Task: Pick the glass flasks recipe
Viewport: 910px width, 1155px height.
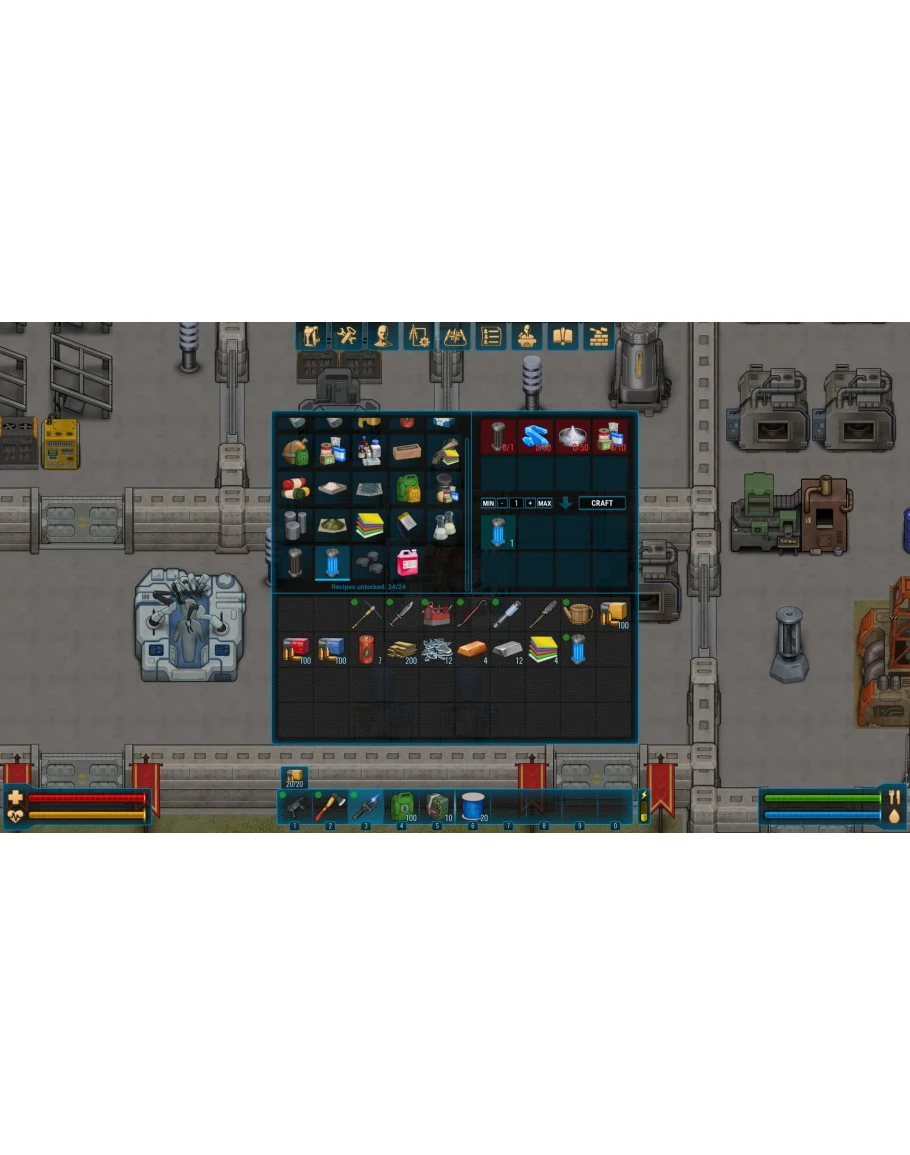Action: click(444, 526)
